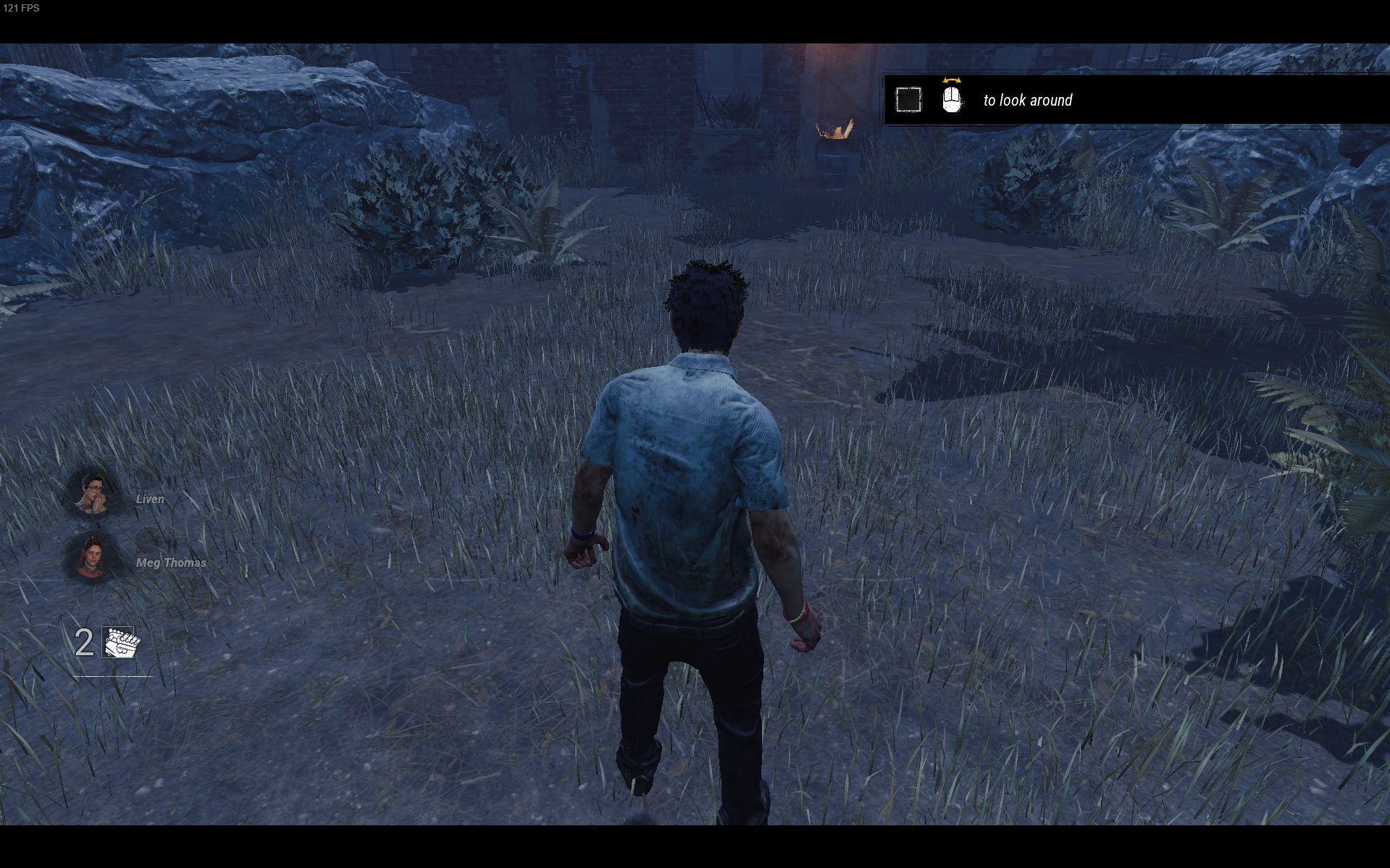Click the key-bind square in the tutorial prompt
Viewport: 1390px width, 868px height.
tap(908, 99)
